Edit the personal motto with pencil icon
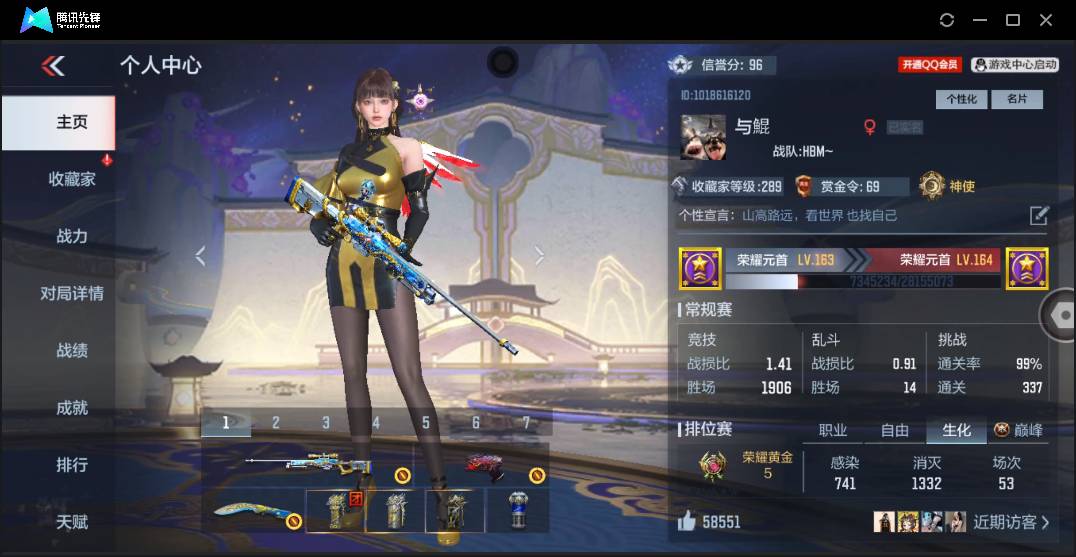Image resolution: width=1076 pixels, height=557 pixels. pyautogui.click(x=1039, y=215)
